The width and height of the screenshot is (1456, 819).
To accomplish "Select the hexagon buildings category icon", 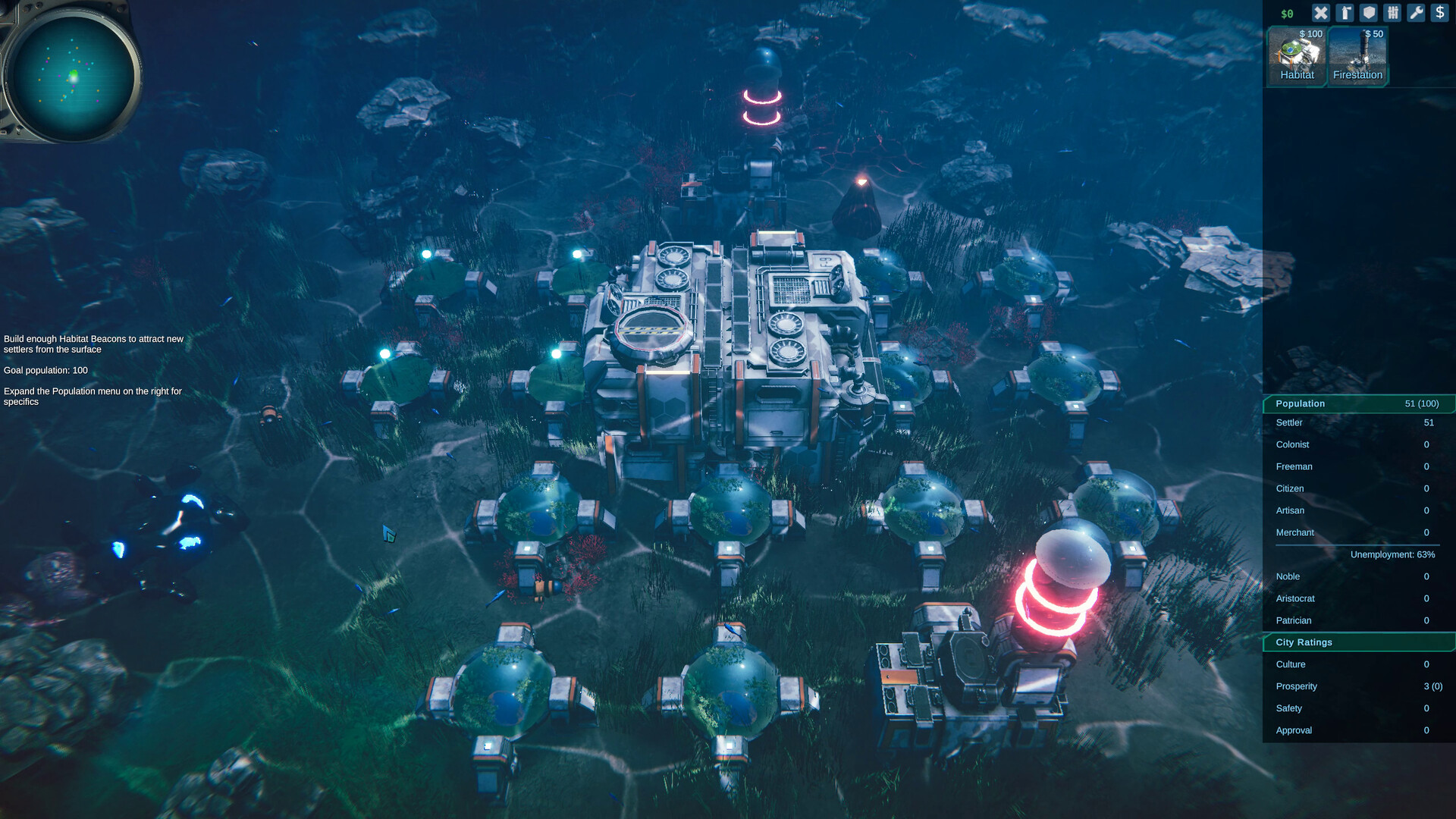I will (x=1369, y=13).
